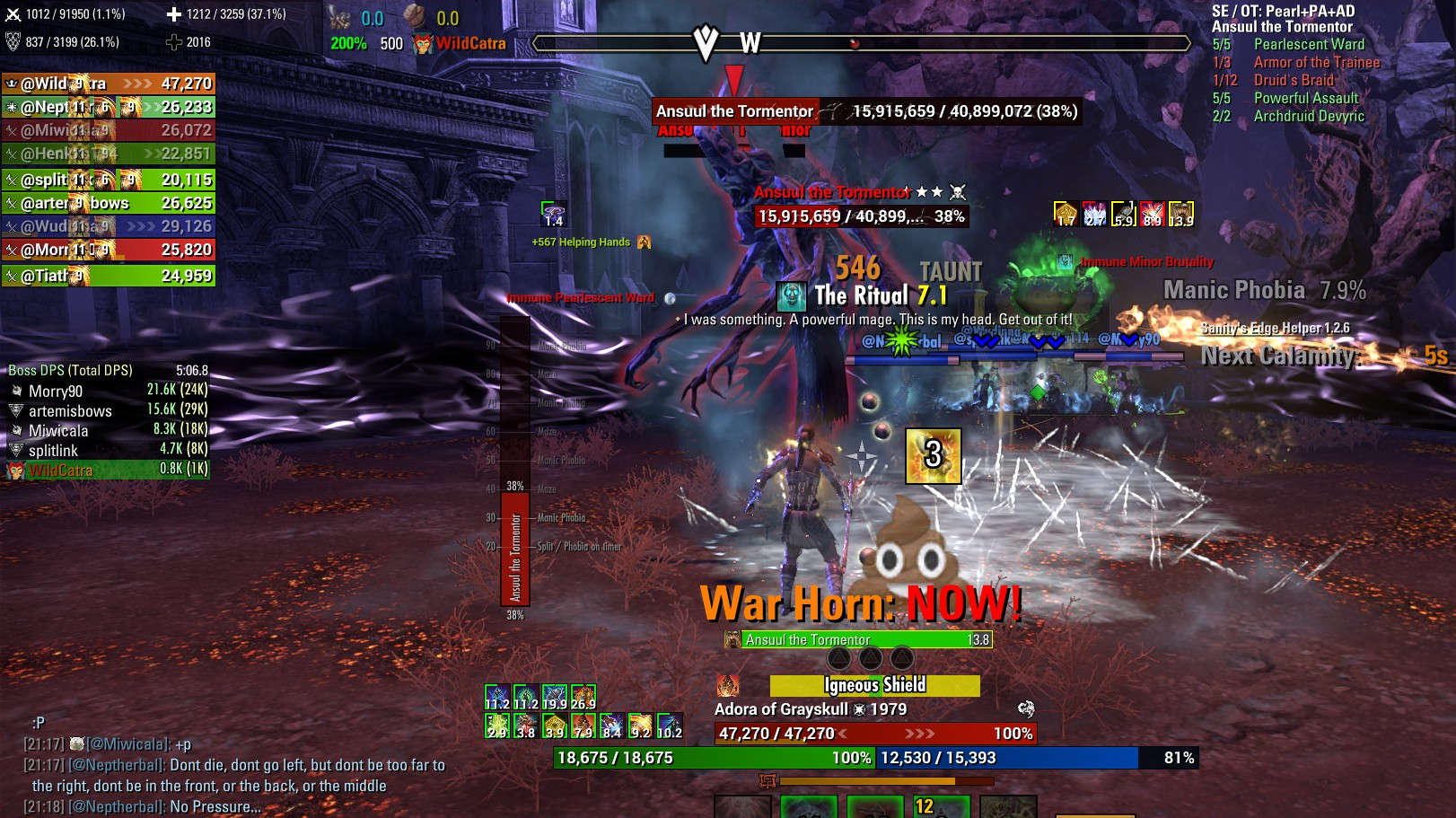
Task: Click the Igneous Shield ability icon
Action: coord(727,685)
